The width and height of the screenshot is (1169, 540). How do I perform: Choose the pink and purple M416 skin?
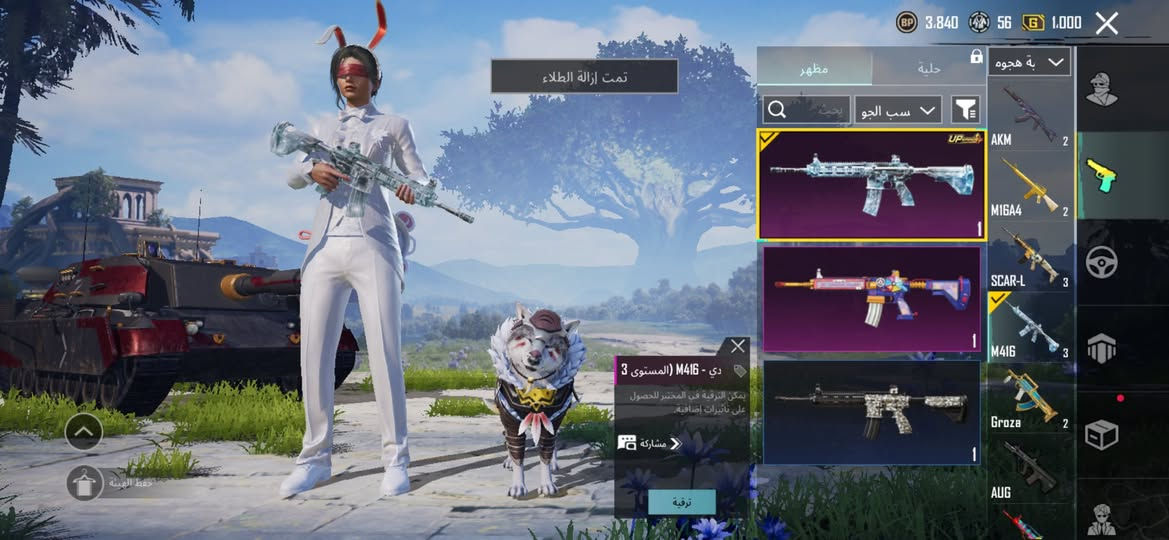tap(871, 298)
